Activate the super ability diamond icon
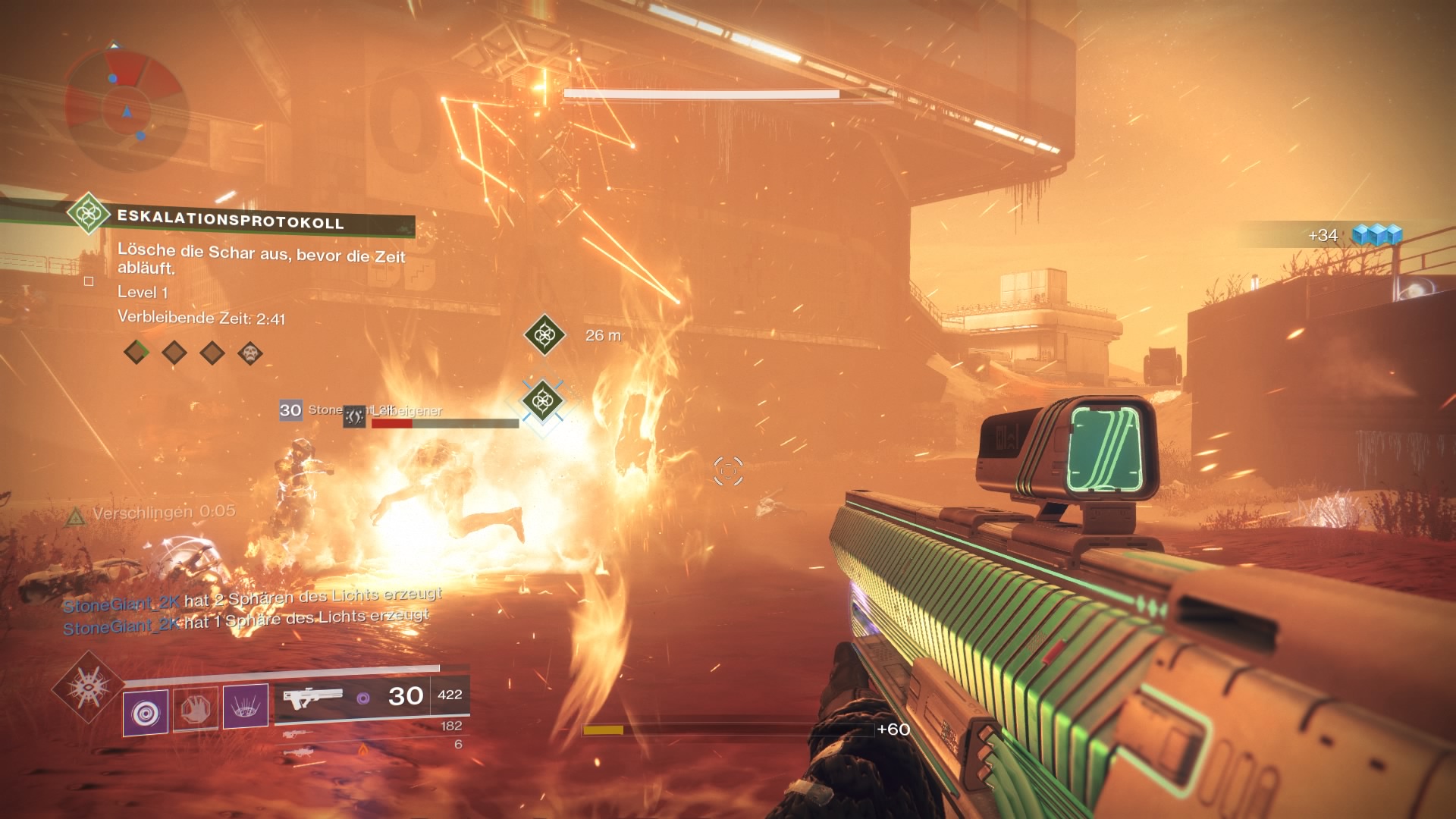The width and height of the screenshot is (1456, 819). (x=89, y=689)
